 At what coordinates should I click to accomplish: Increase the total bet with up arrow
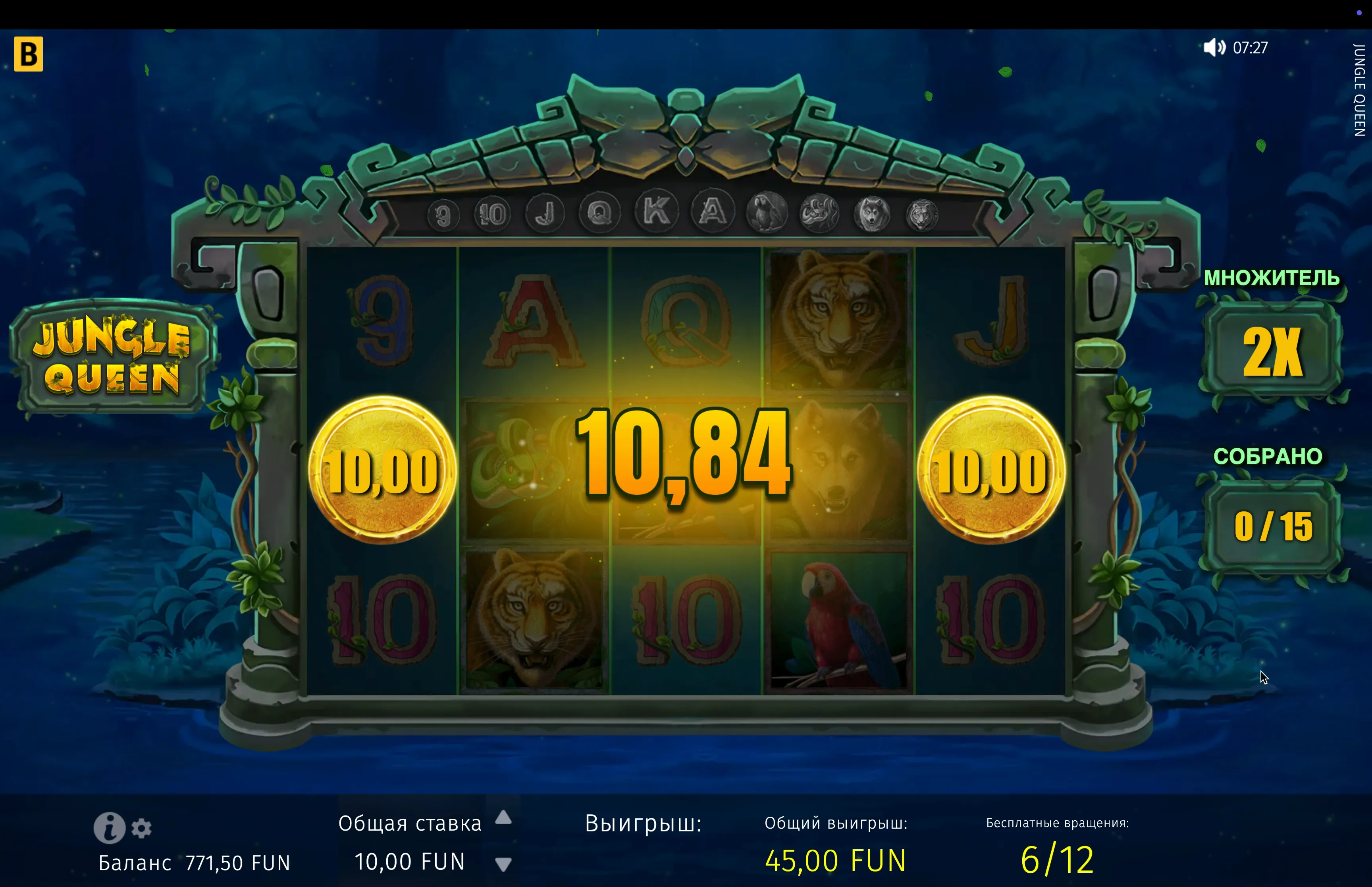point(503,817)
